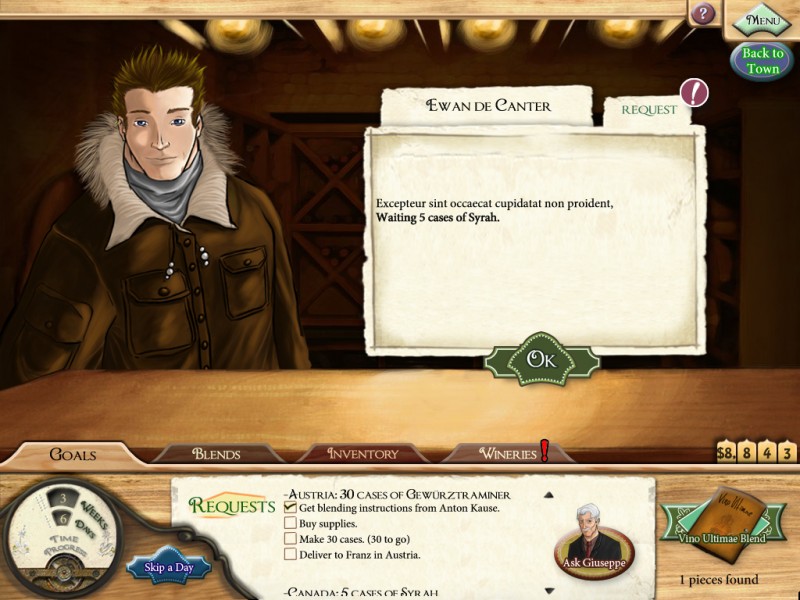
Task: Select the Ewan de Canter tab
Action: pos(488,105)
